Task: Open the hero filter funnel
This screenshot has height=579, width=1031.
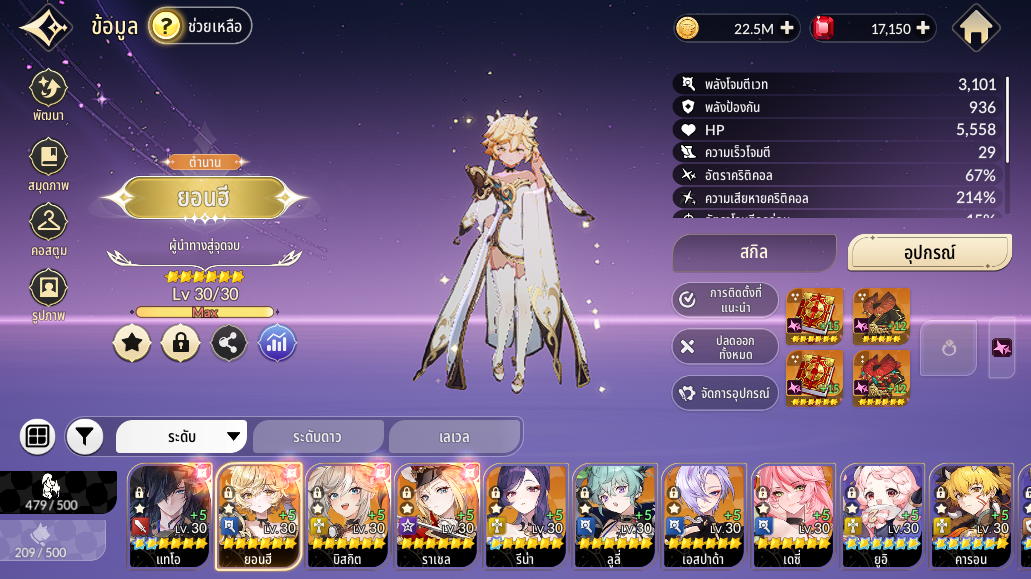Action: (85, 436)
